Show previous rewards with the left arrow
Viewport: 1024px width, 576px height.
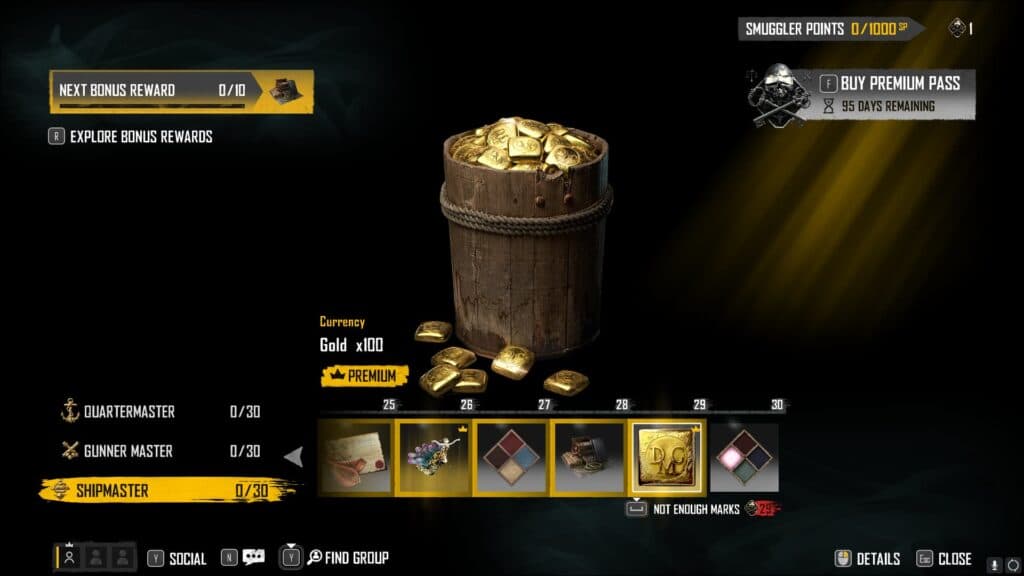pyautogui.click(x=294, y=457)
